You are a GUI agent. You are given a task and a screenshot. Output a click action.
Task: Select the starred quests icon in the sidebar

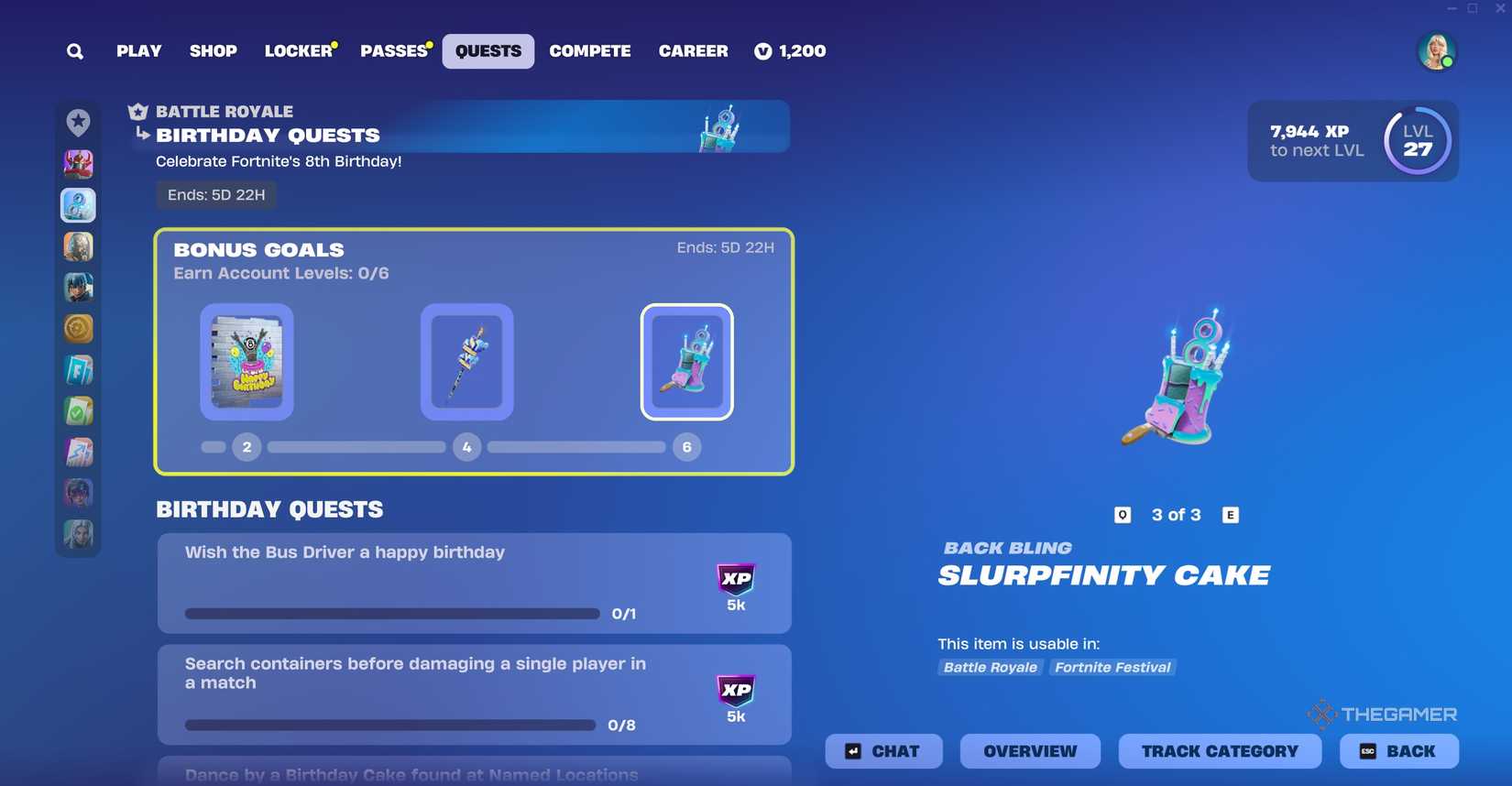pos(78,120)
